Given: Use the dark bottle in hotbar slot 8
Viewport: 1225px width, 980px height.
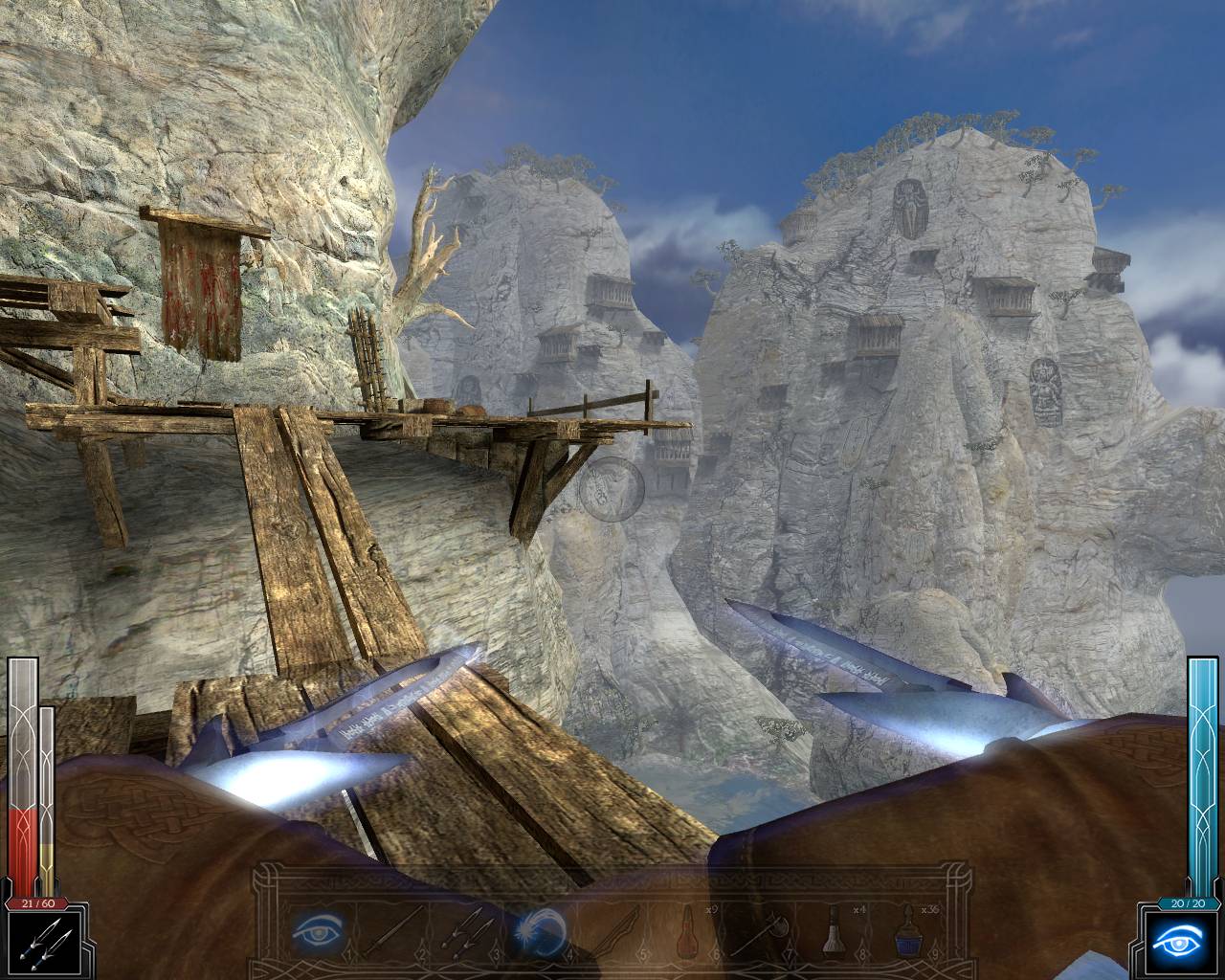Looking at the screenshot, I should 832,928.
